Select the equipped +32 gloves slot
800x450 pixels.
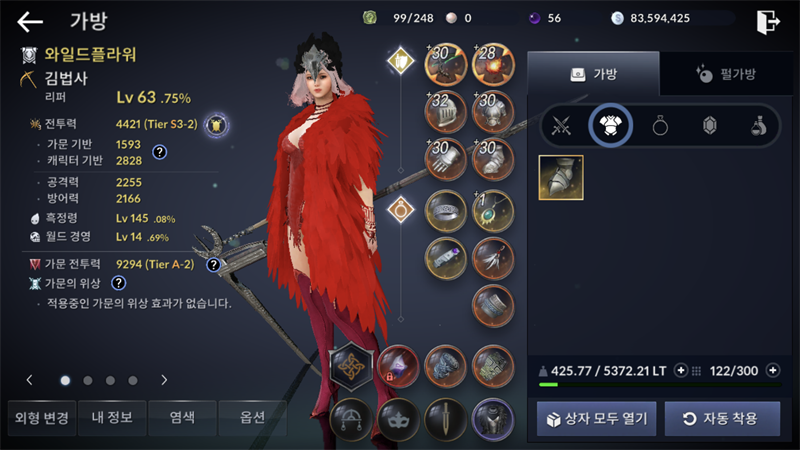(x=444, y=112)
